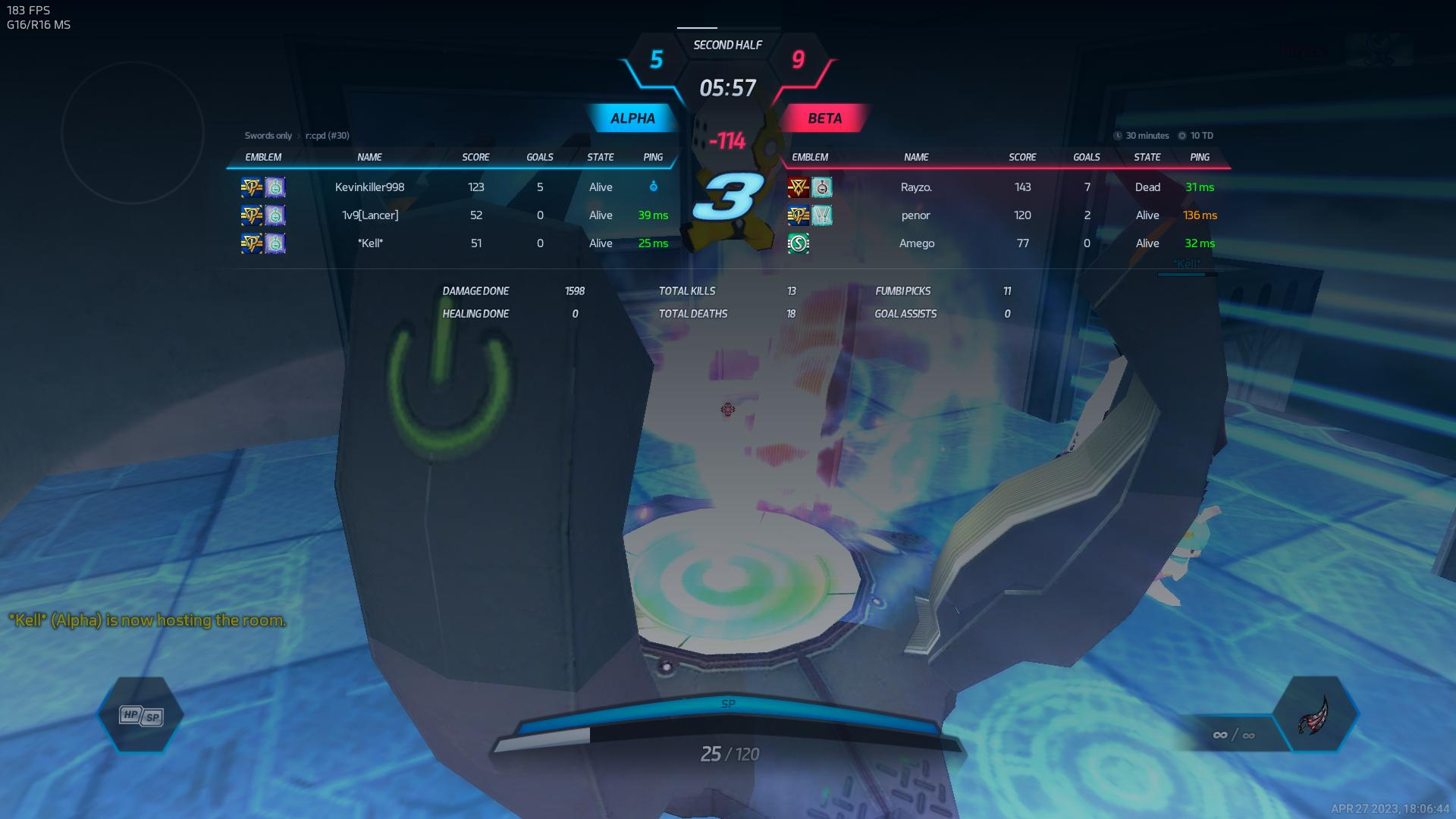Select the 1v9[Lancer] player row
1456x819 pixels.
[370, 215]
